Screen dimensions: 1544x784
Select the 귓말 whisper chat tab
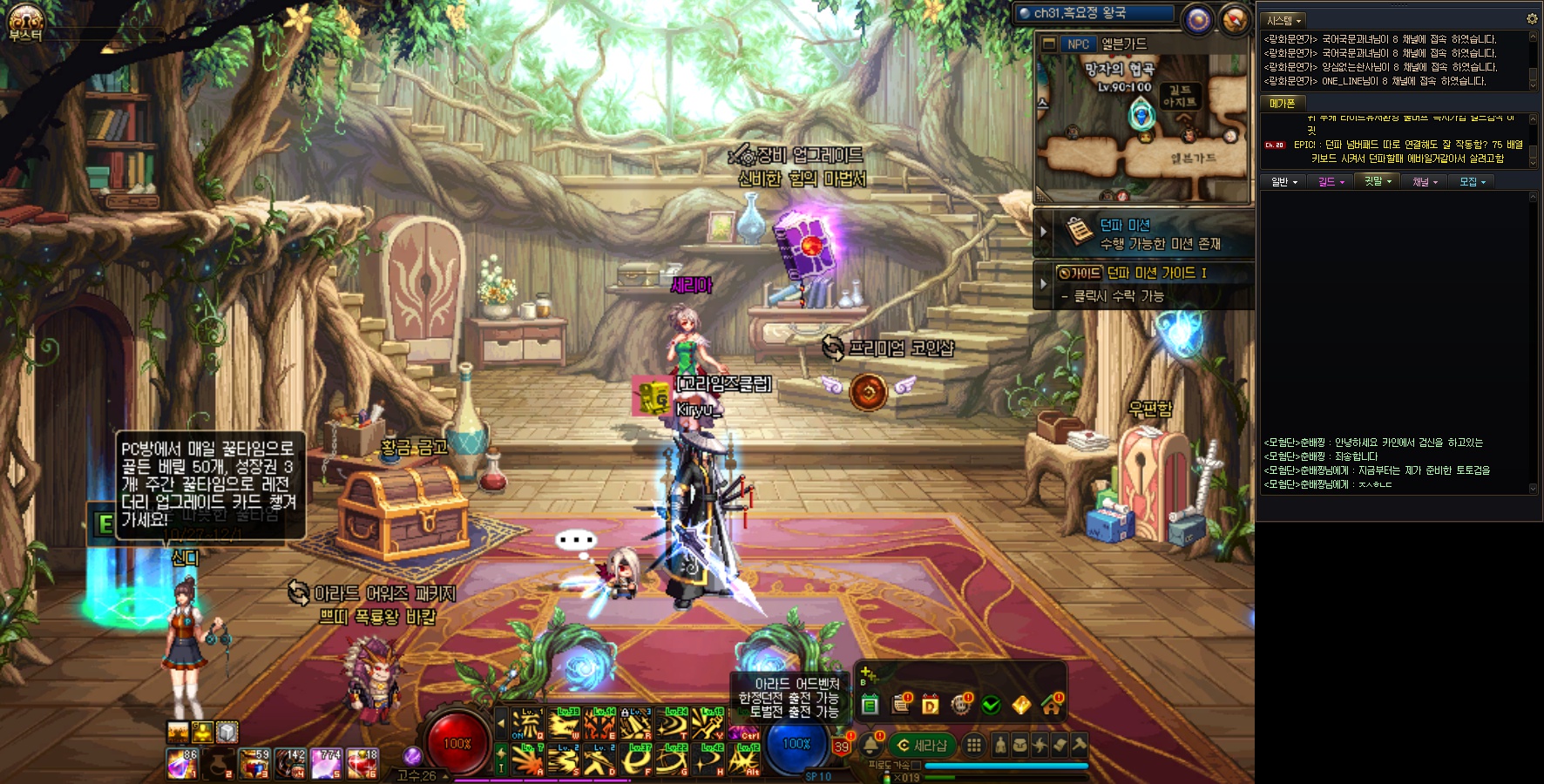(1378, 181)
